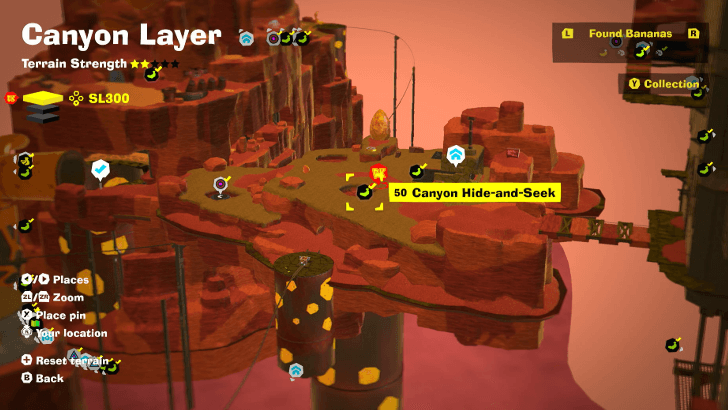Select the blue arrow marker below the pillar
The width and height of the screenshot is (728, 410).
click(x=296, y=371)
